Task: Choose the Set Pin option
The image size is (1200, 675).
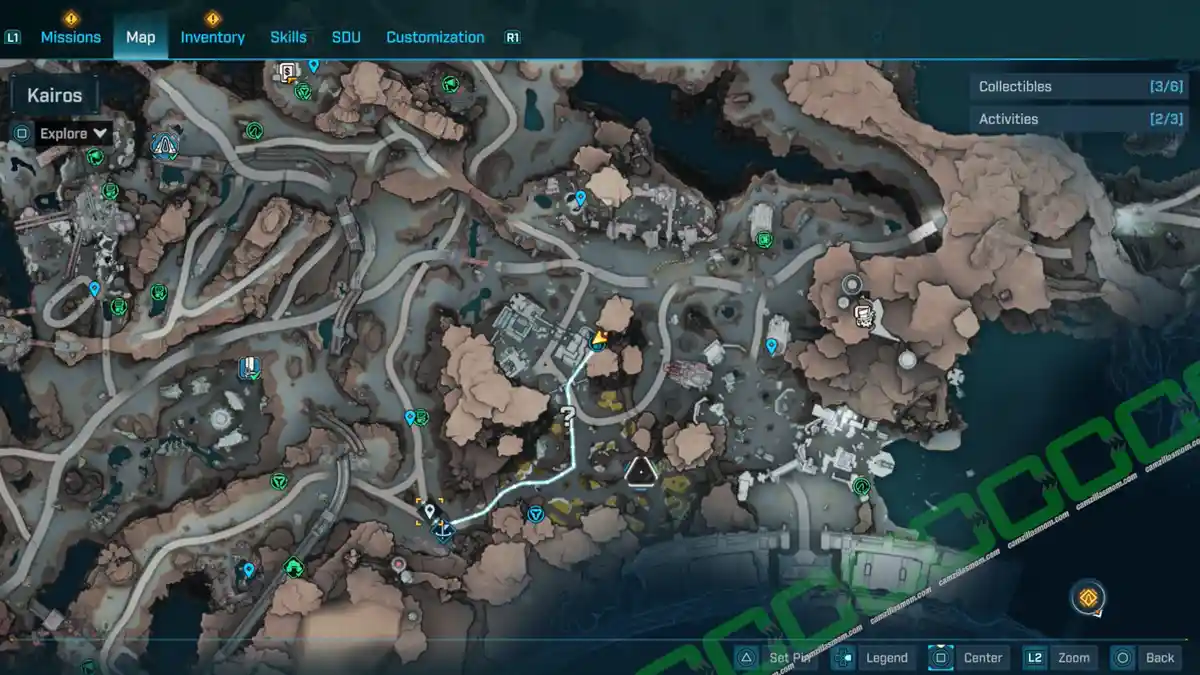Action: click(x=778, y=657)
